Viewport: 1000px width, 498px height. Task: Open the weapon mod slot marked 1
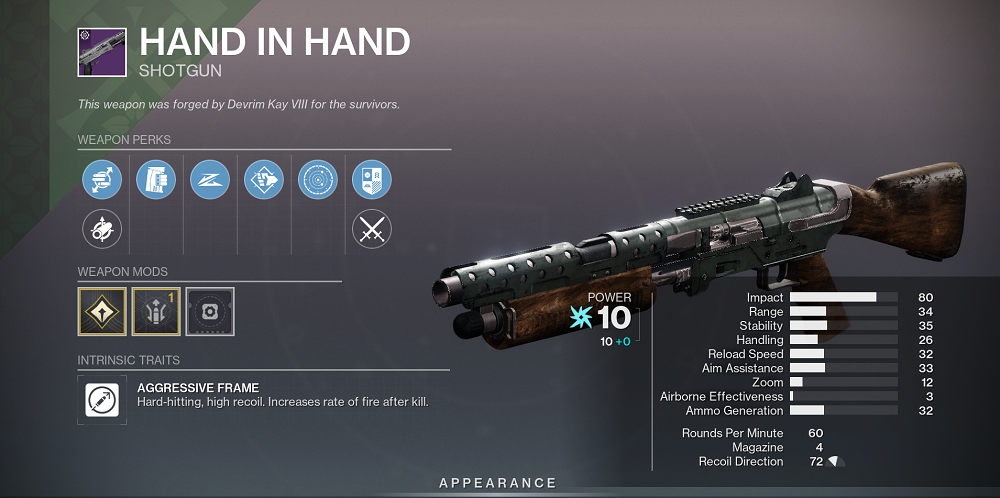pyautogui.click(x=156, y=311)
